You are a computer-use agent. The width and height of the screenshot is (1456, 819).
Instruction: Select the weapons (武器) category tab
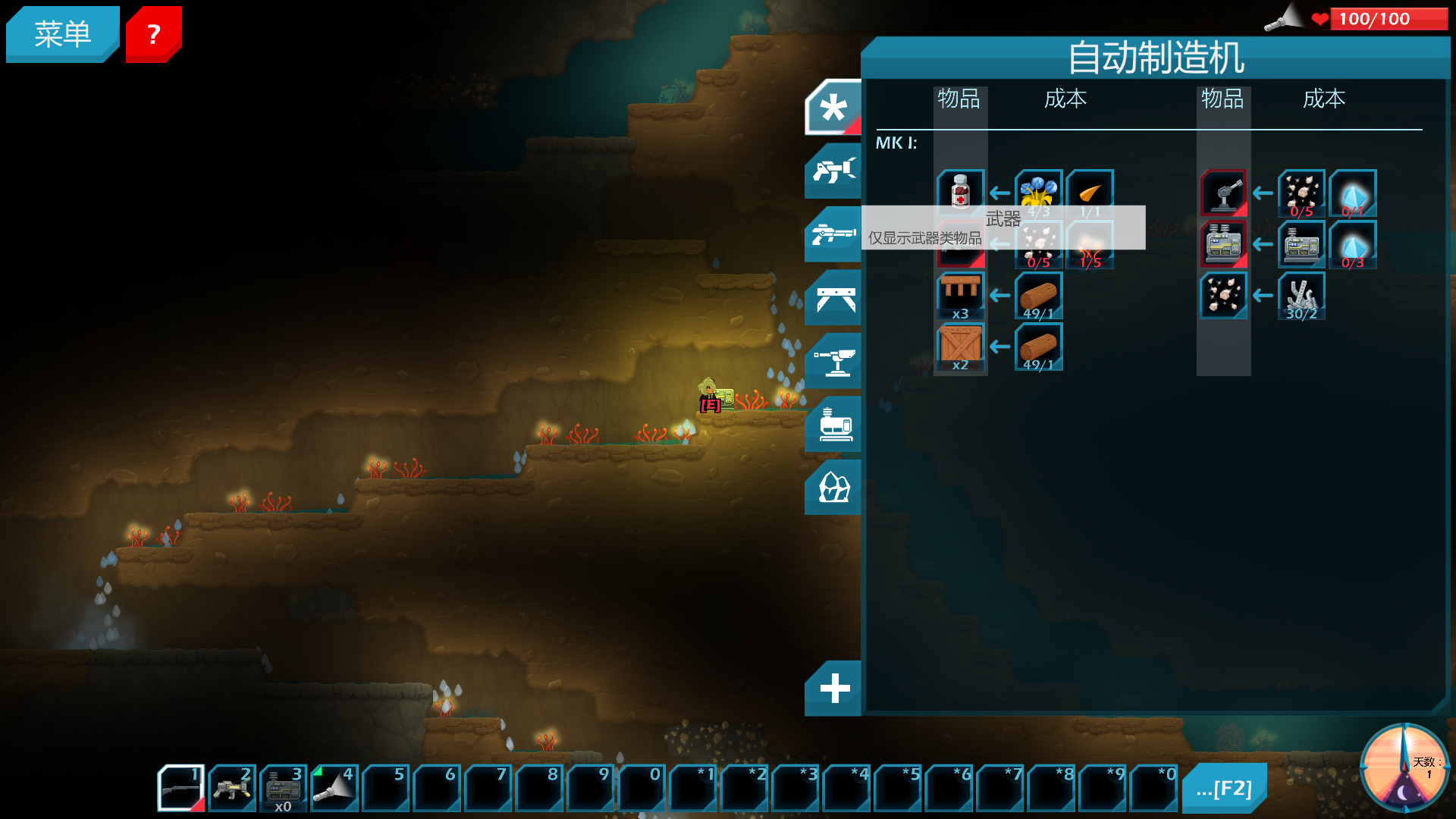click(x=833, y=235)
